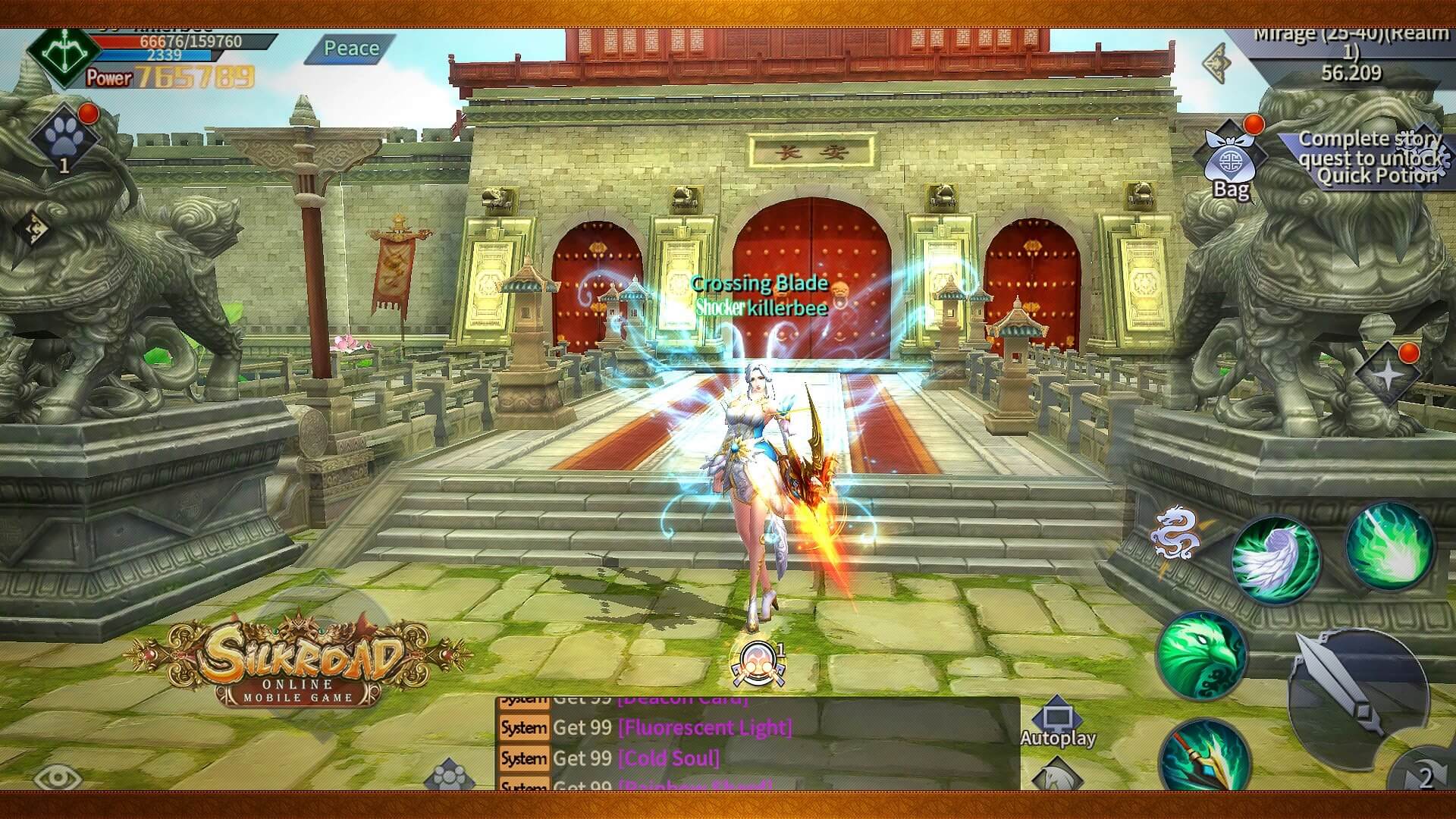Use the white wing skill
This screenshot has width=1456, height=819.
coord(1276,560)
